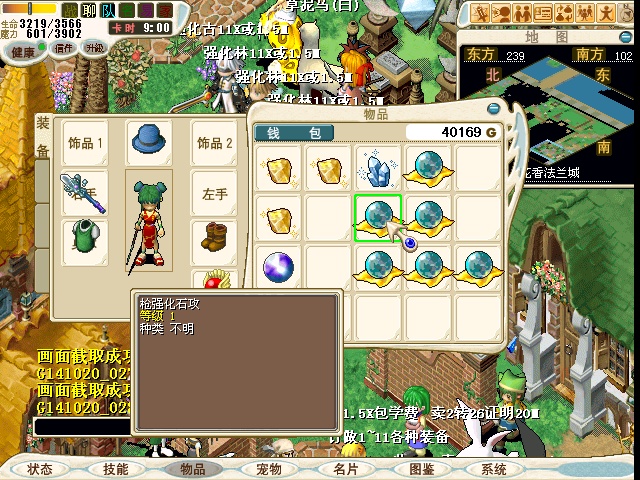Open the 技能 (Skills) menu
Screen dimensions: 640x480
[115, 468]
